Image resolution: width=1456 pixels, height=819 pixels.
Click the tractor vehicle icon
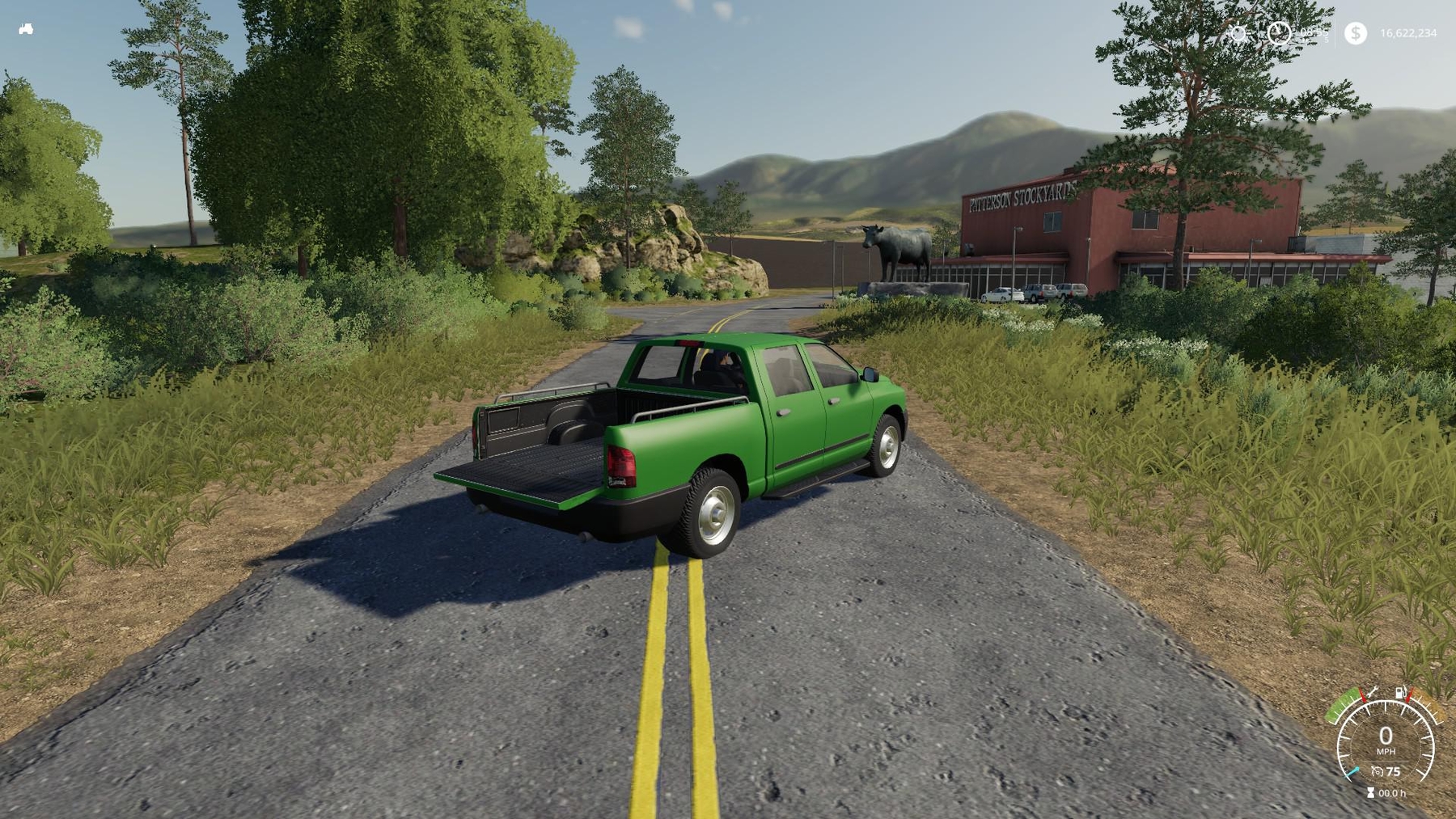pyautogui.click(x=26, y=29)
